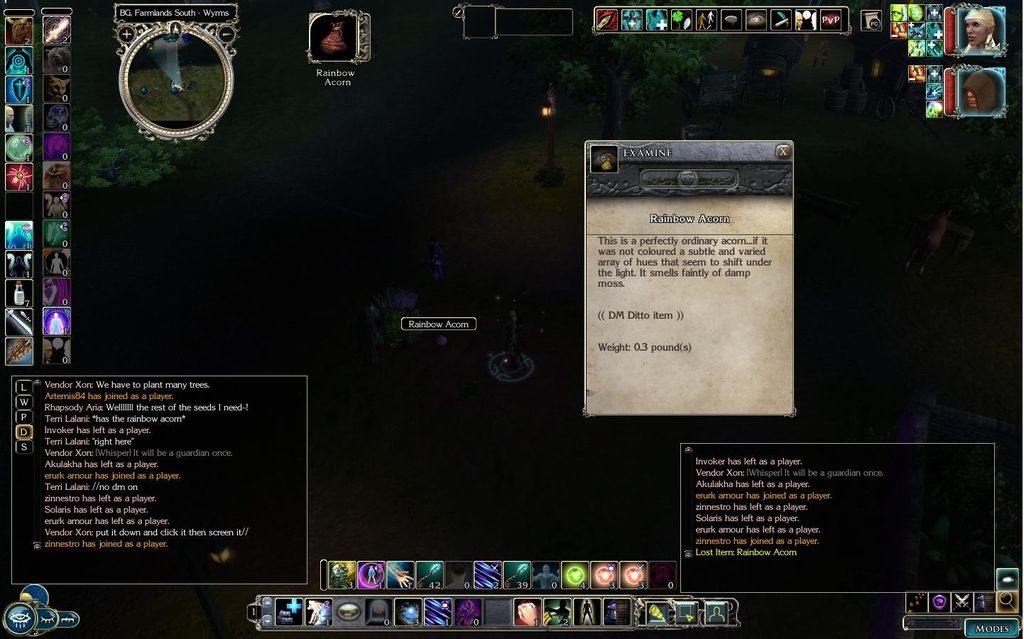Screen dimensions: 1024x639
Task: Switch to the W chat tab
Action: click(24, 402)
